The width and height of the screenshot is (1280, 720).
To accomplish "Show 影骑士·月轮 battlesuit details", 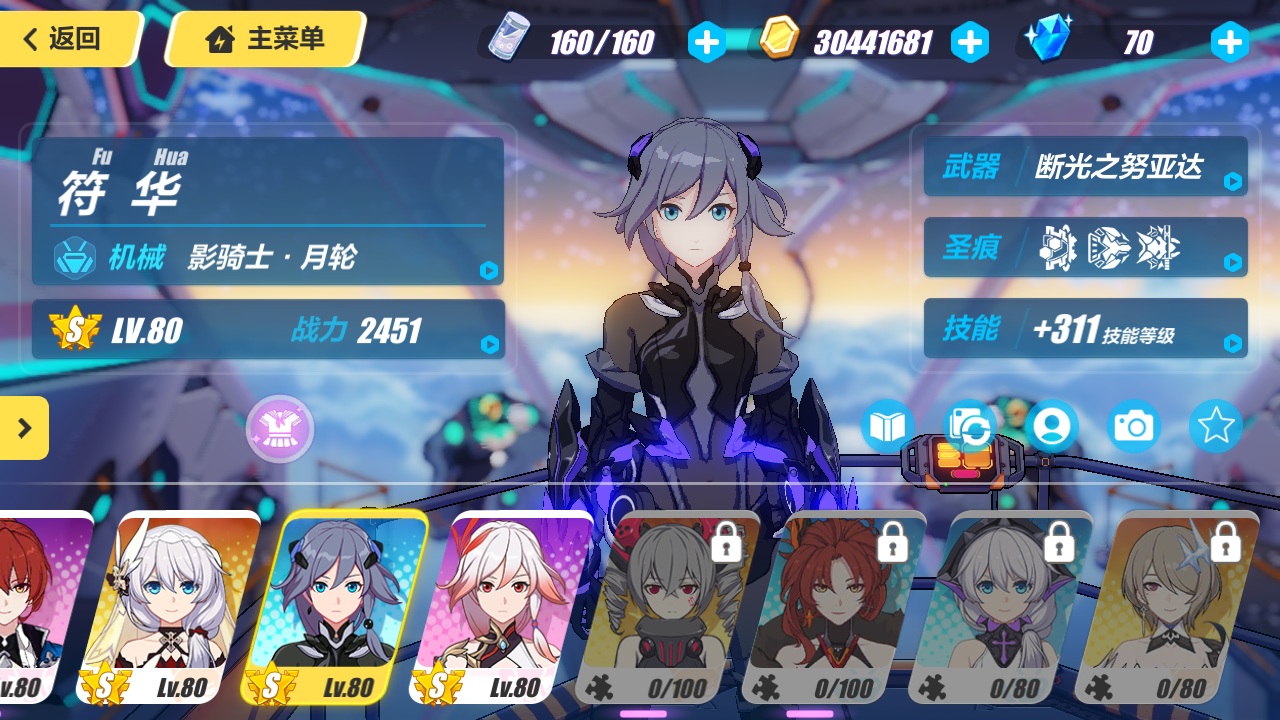I will (270, 259).
